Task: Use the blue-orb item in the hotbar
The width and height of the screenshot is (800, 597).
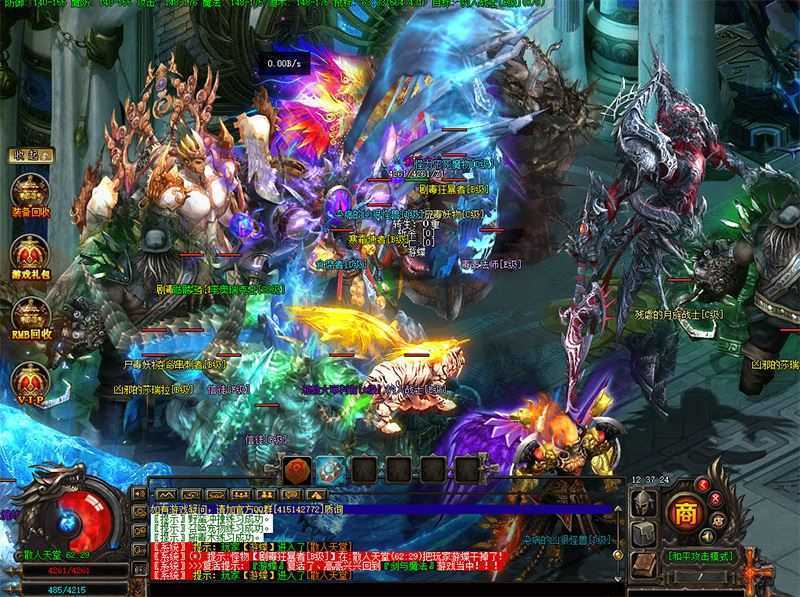Action: tap(331, 470)
